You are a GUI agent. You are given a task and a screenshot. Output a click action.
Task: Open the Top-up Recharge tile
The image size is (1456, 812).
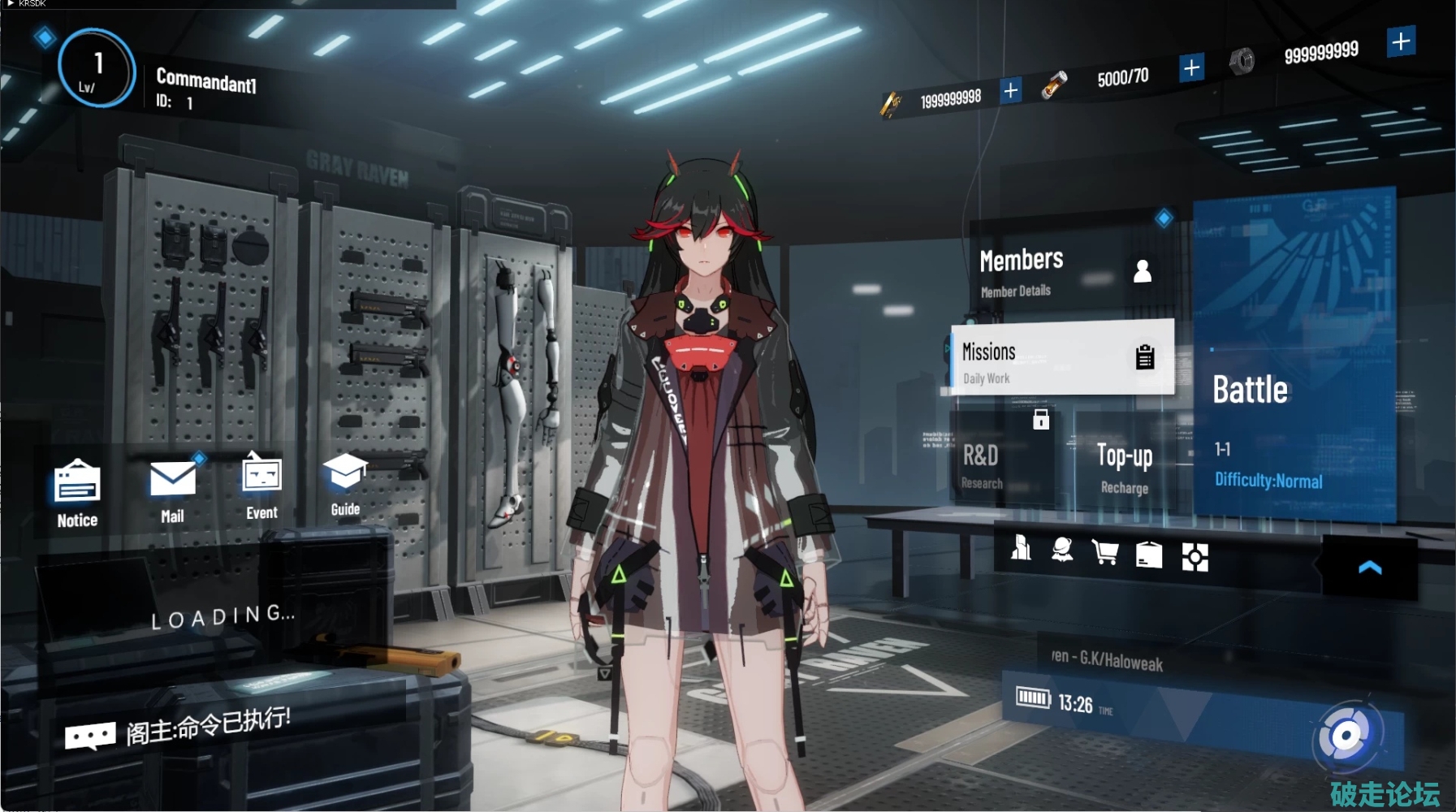[1125, 466]
